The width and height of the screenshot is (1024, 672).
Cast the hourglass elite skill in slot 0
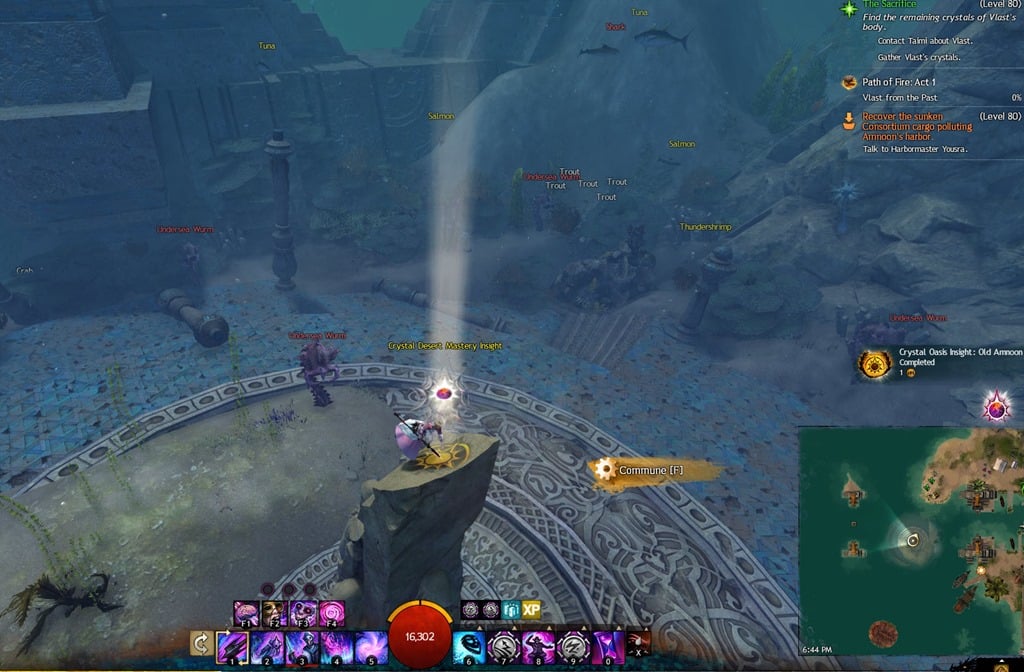point(607,647)
